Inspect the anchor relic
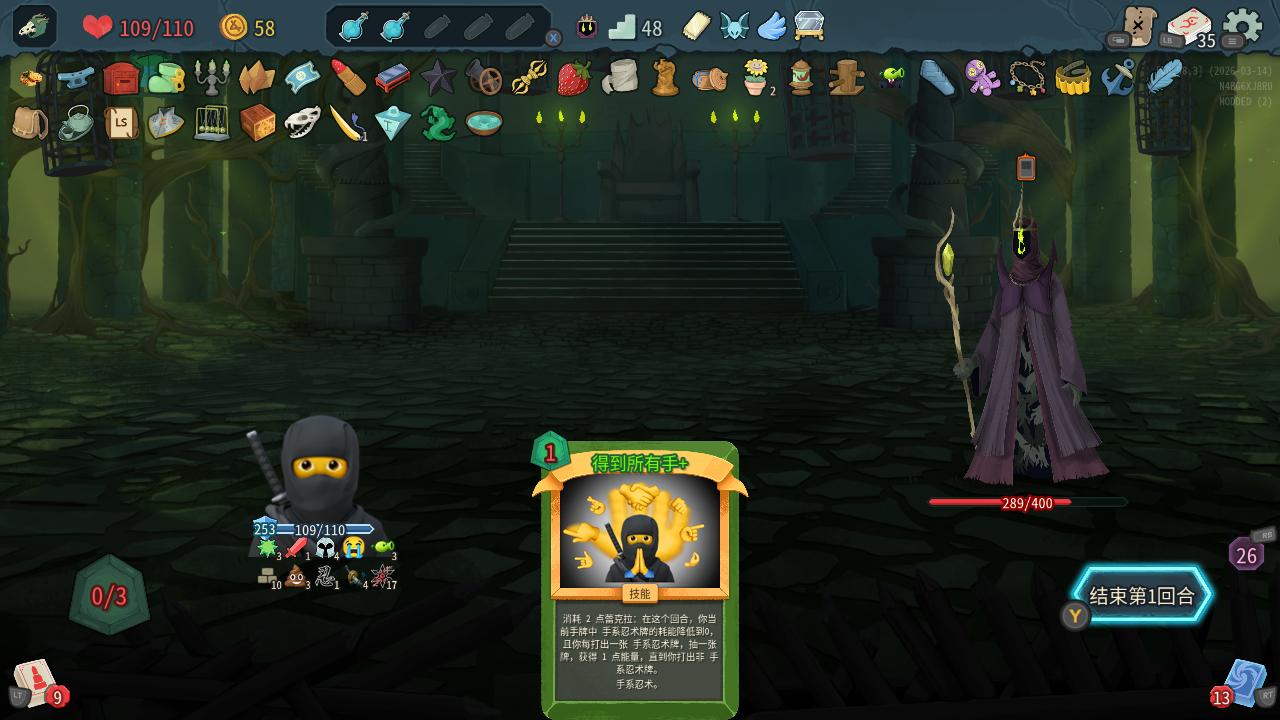Image resolution: width=1280 pixels, height=720 pixels. (x=1118, y=77)
